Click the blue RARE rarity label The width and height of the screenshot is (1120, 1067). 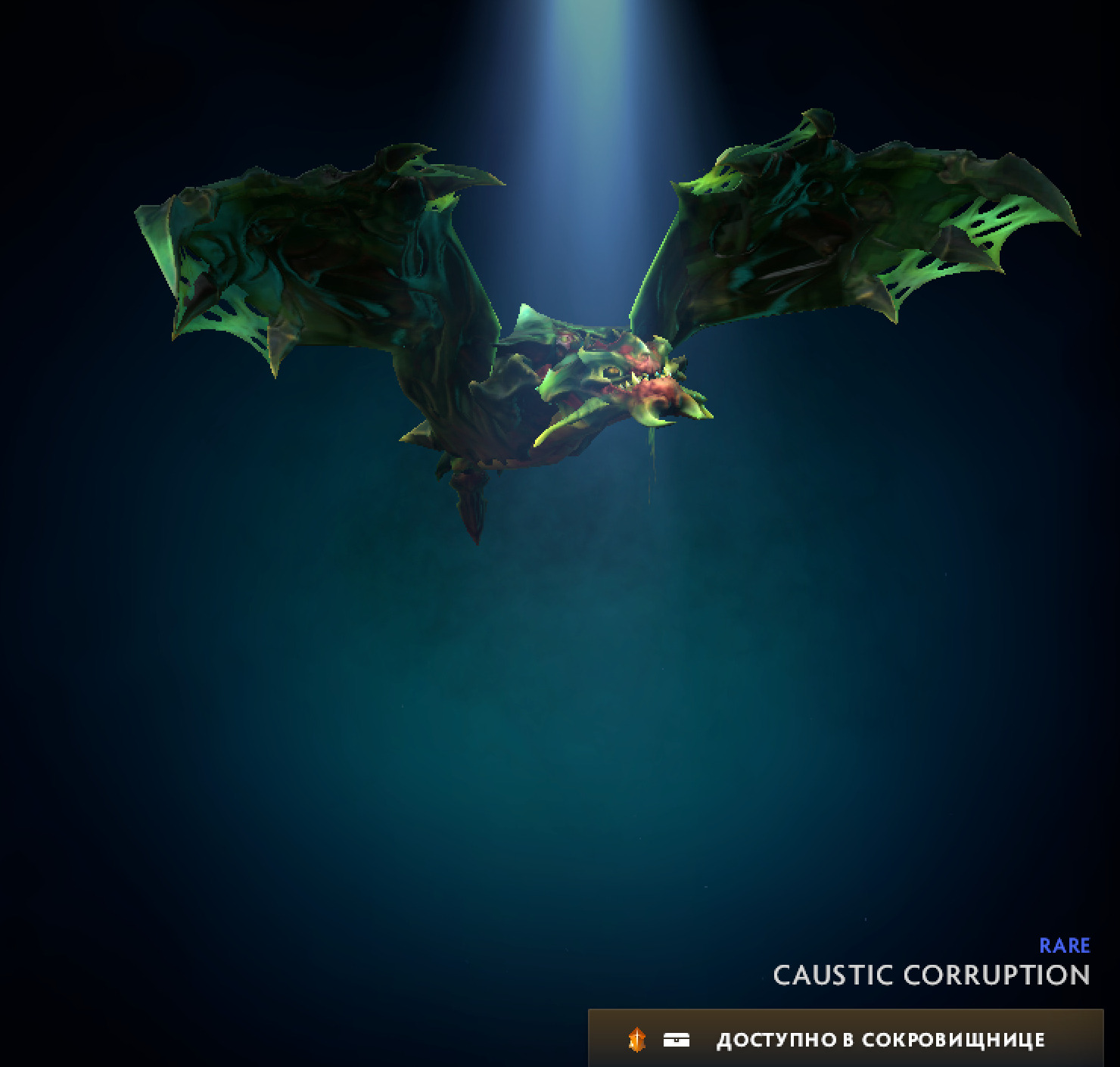[1065, 945]
